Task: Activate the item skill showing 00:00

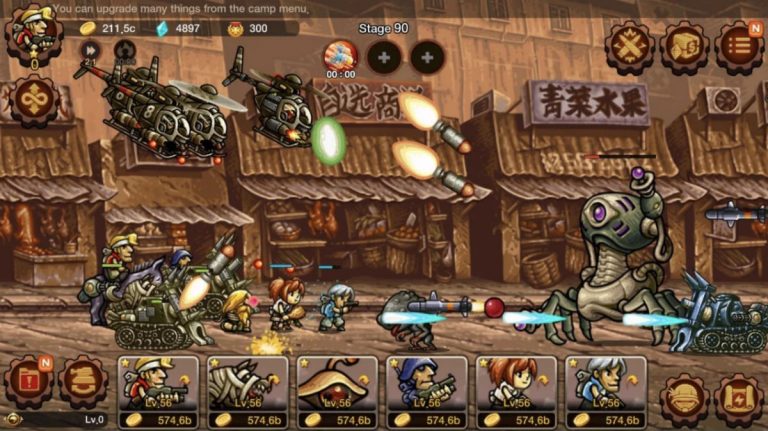Action: click(340, 56)
